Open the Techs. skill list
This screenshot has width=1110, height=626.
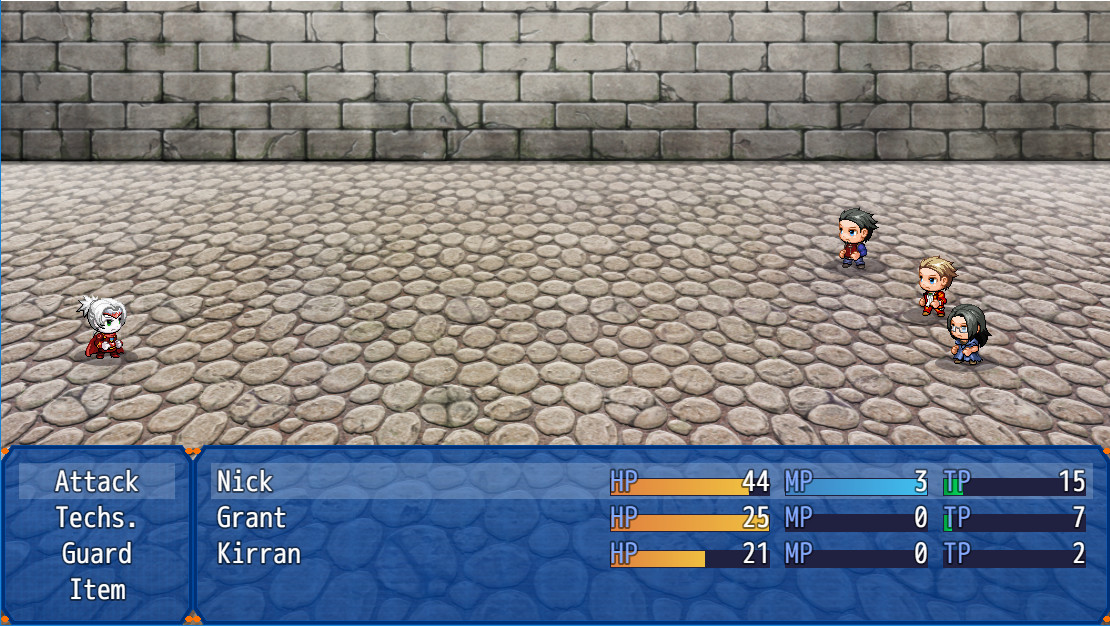pyautogui.click(x=97, y=518)
